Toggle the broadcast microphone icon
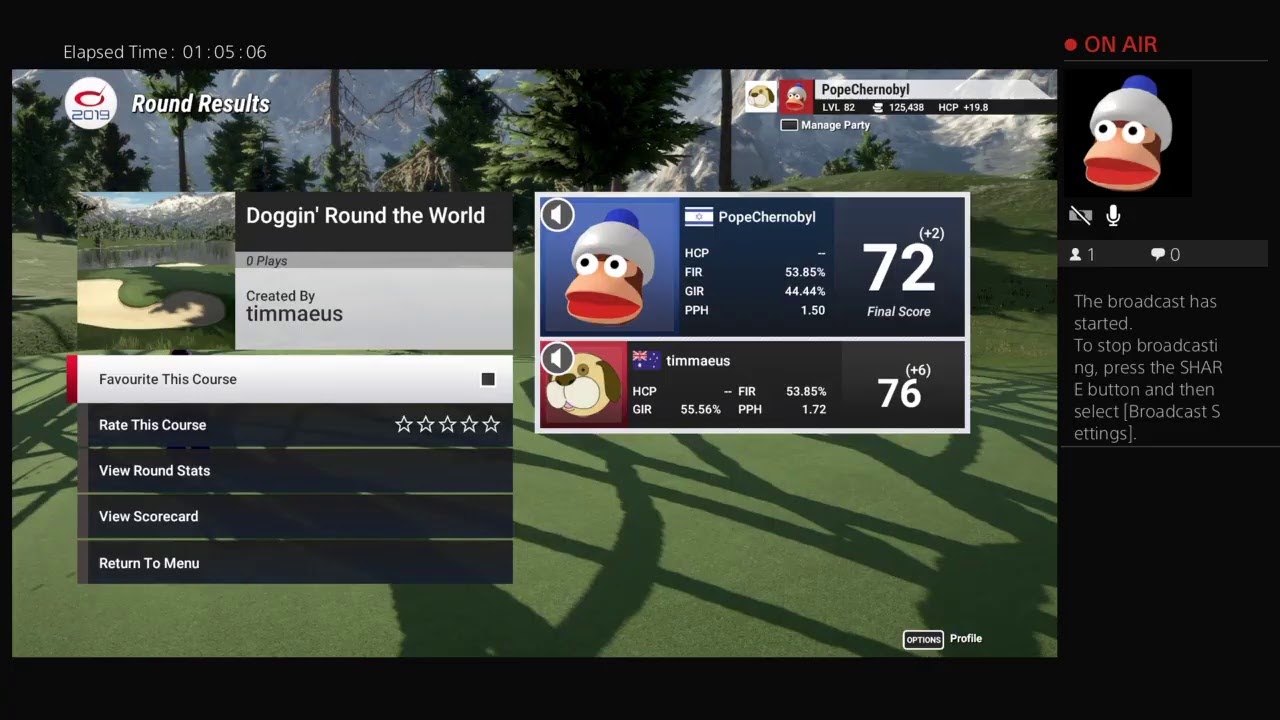 (1113, 215)
